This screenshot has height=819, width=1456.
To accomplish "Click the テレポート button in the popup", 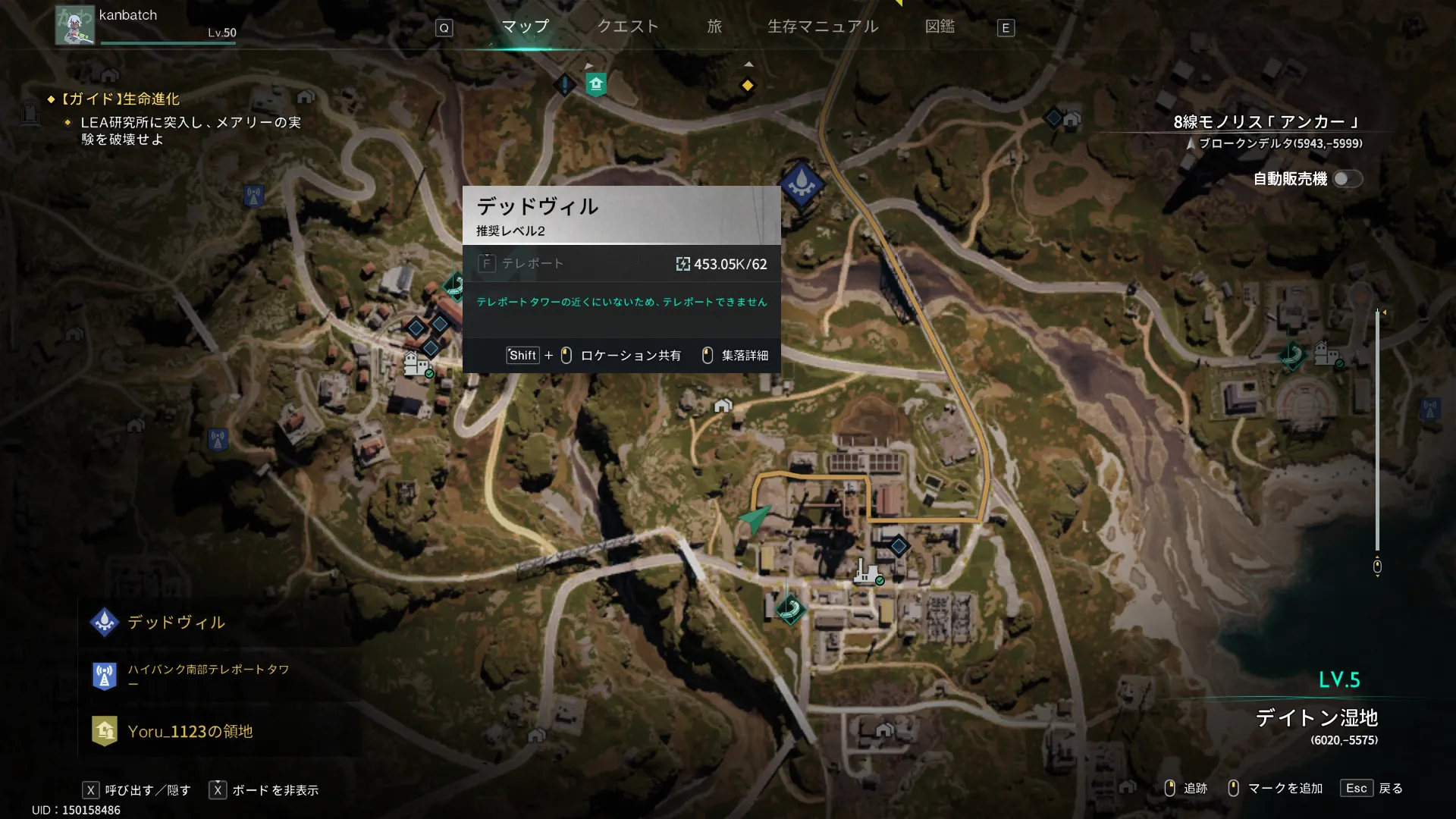I will (x=522, y=264).
